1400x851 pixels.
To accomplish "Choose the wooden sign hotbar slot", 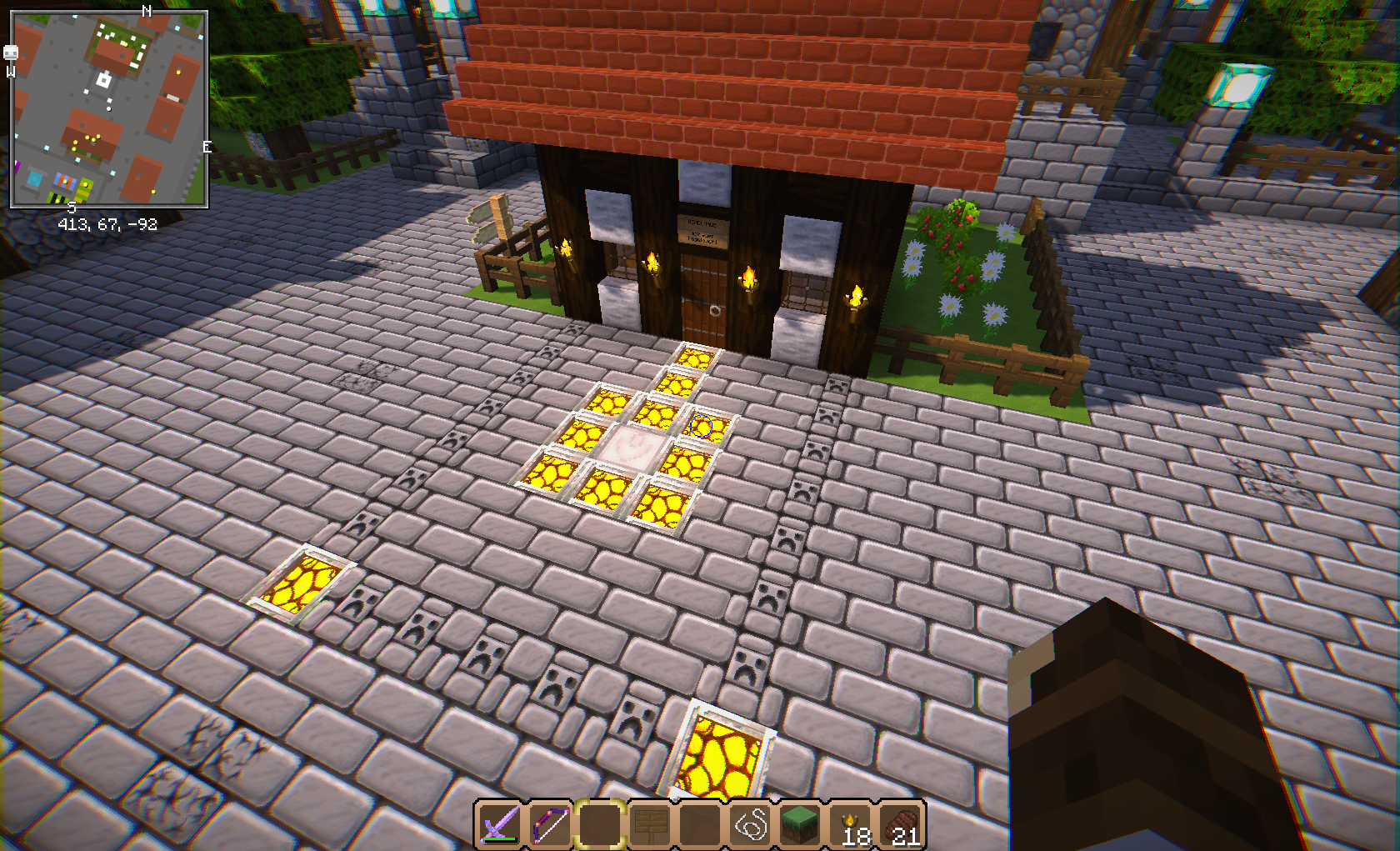I will pyautogui.click(x=649, y=825).
